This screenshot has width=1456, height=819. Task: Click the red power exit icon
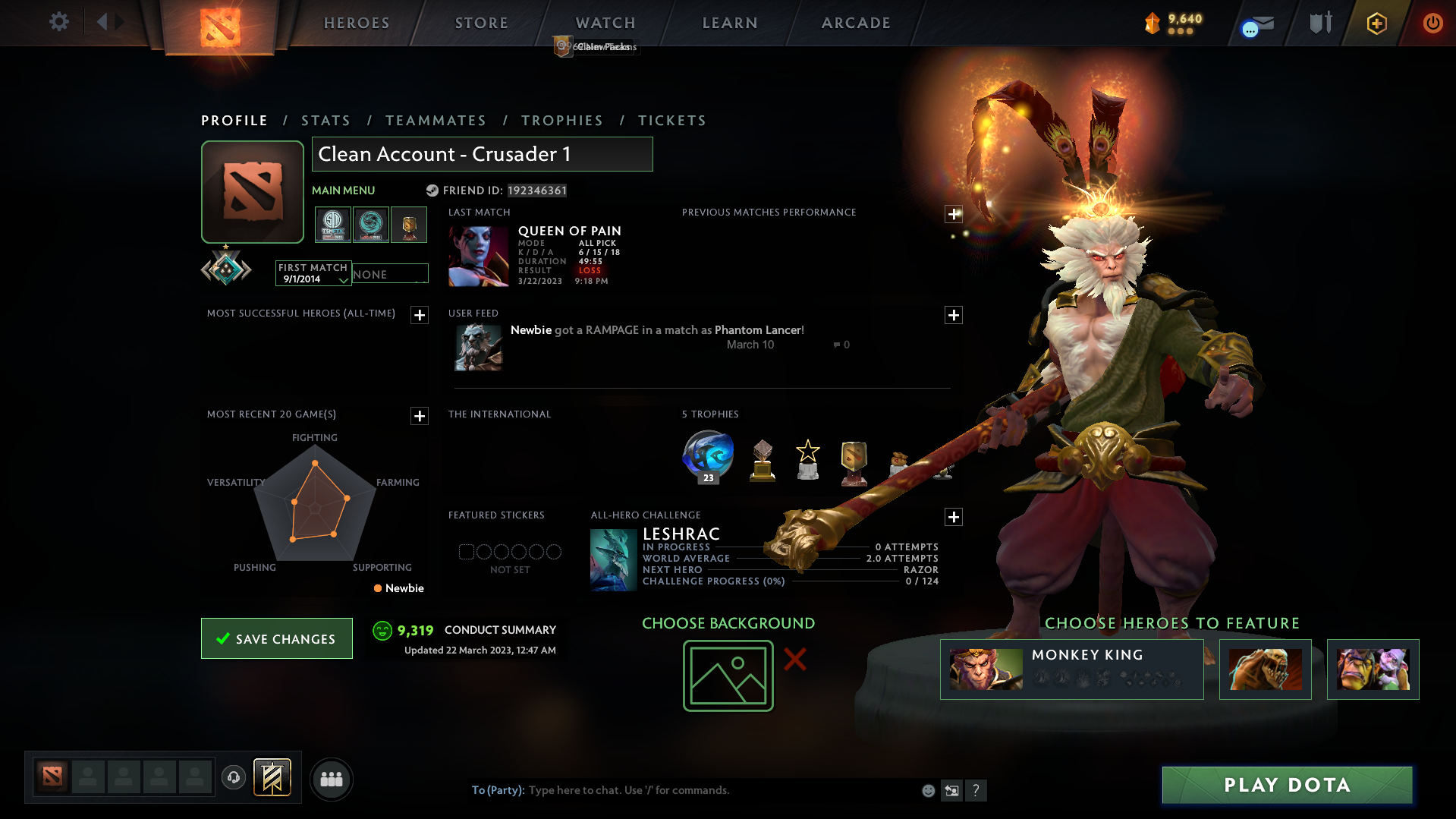[1432, 23]
